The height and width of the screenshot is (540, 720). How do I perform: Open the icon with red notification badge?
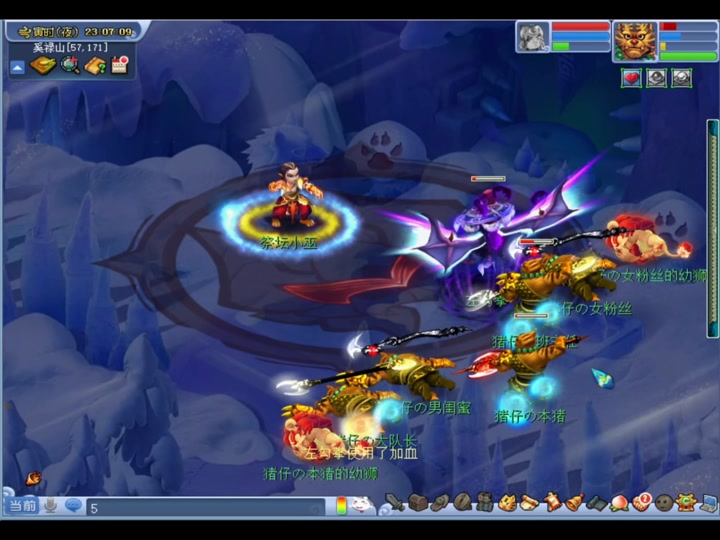coord(641,502)
